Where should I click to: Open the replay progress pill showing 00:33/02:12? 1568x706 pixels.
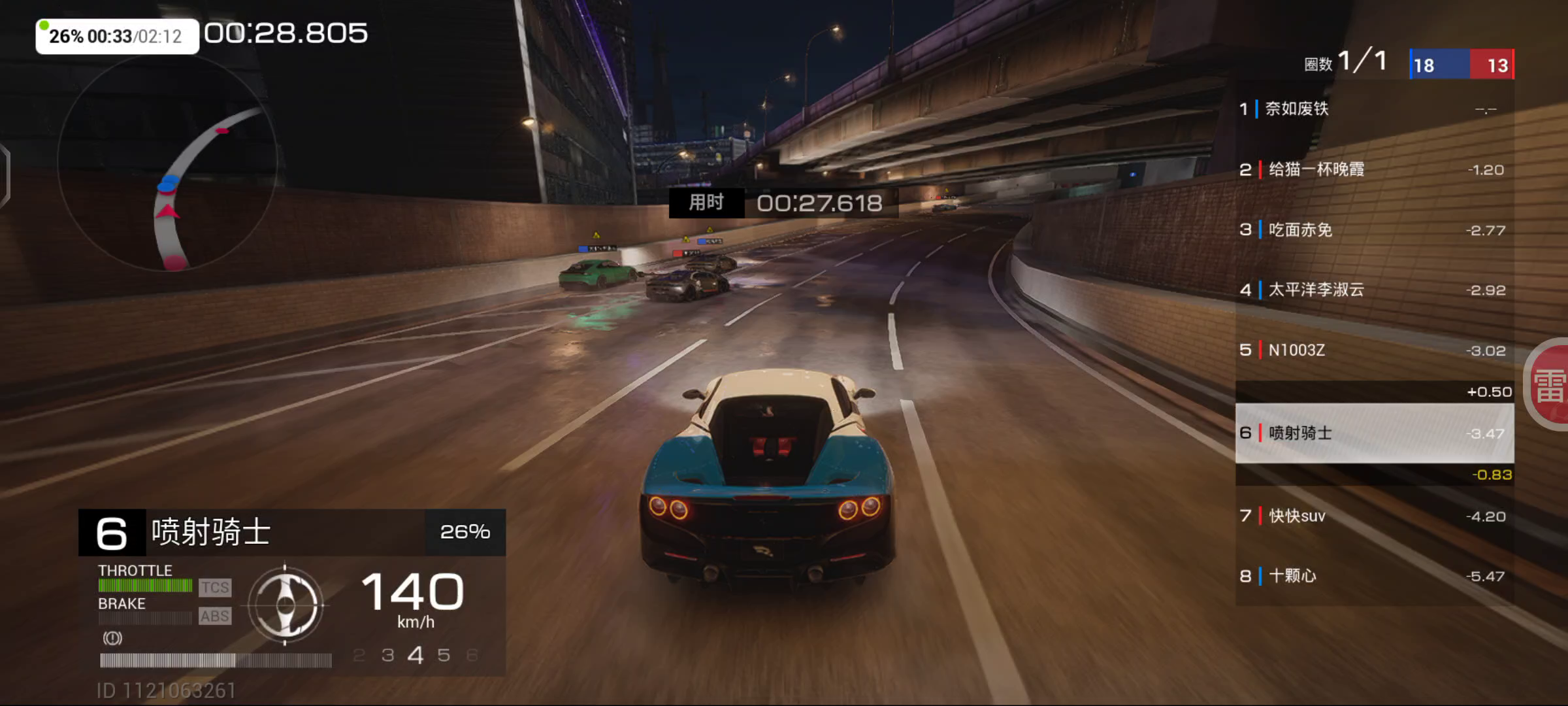pyautogui.click(x=117, y=36)
